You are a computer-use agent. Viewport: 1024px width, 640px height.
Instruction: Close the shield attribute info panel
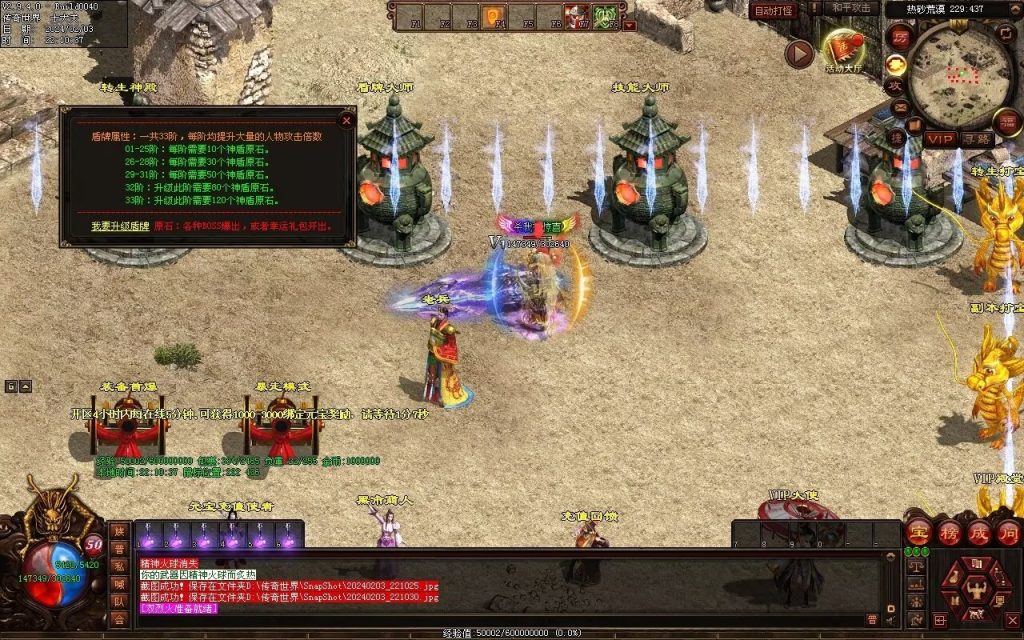[x=347, y=120]
